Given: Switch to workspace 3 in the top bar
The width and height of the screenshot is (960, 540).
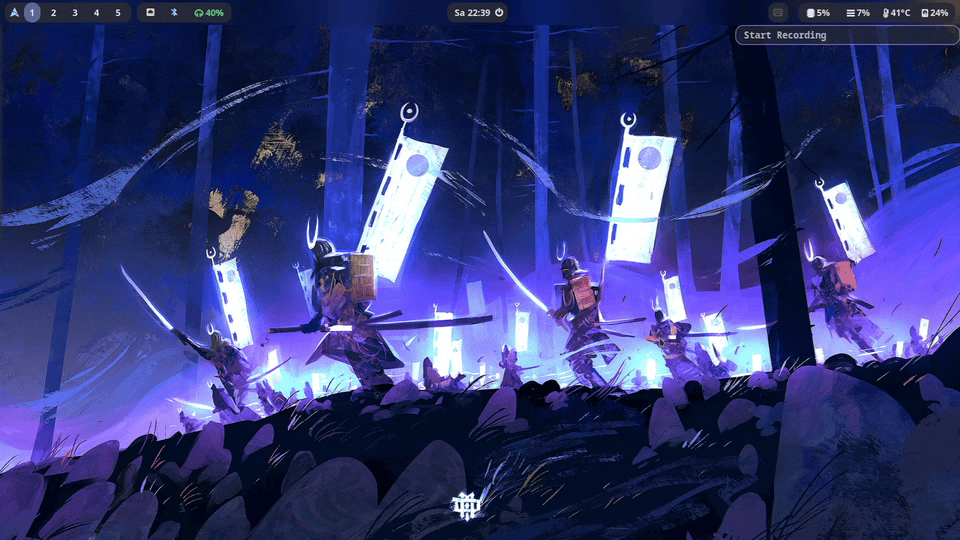Looking at the screenshot, I should (75, 13).
